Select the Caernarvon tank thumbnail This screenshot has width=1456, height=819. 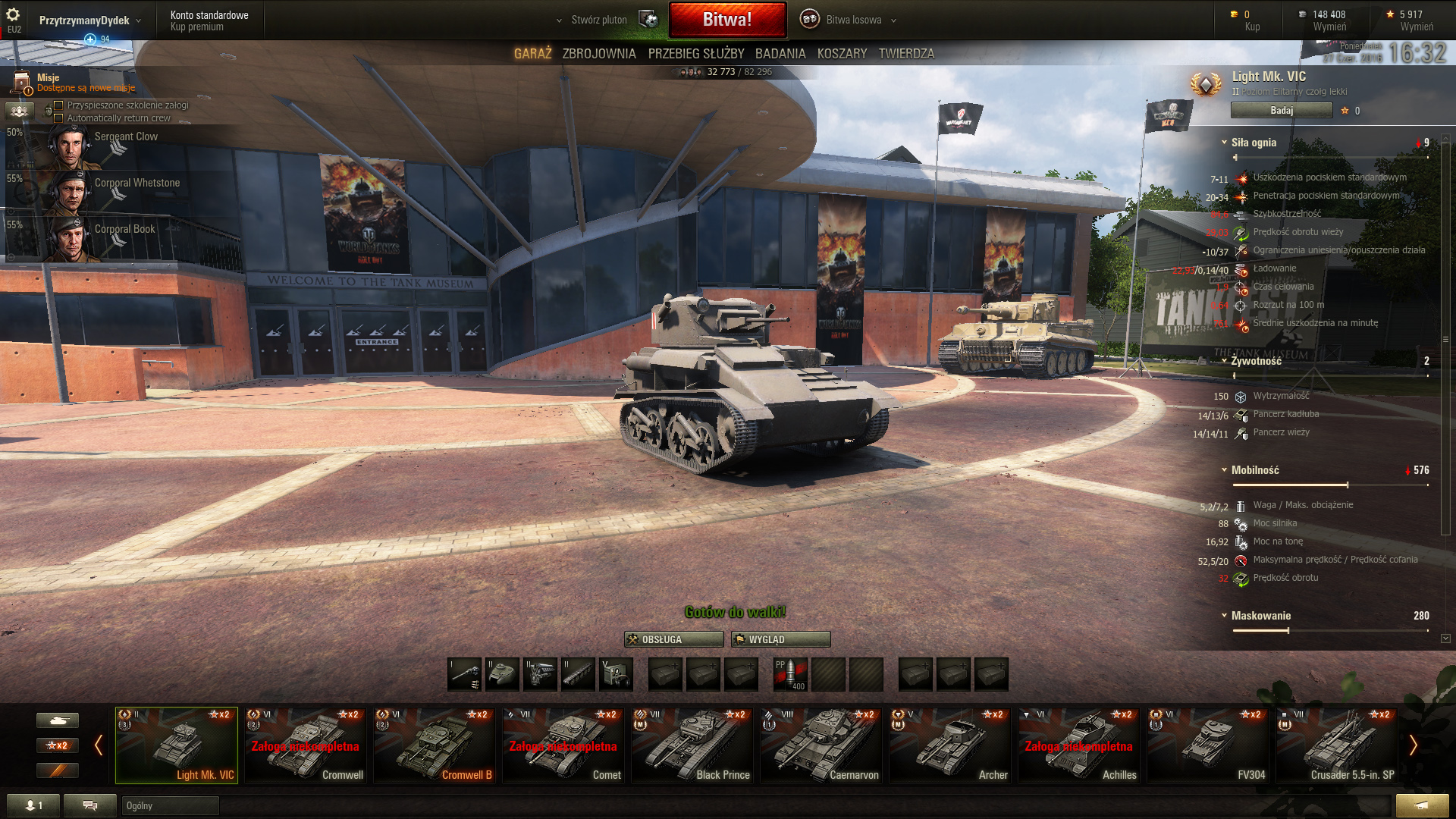click(x=821, y=745)
